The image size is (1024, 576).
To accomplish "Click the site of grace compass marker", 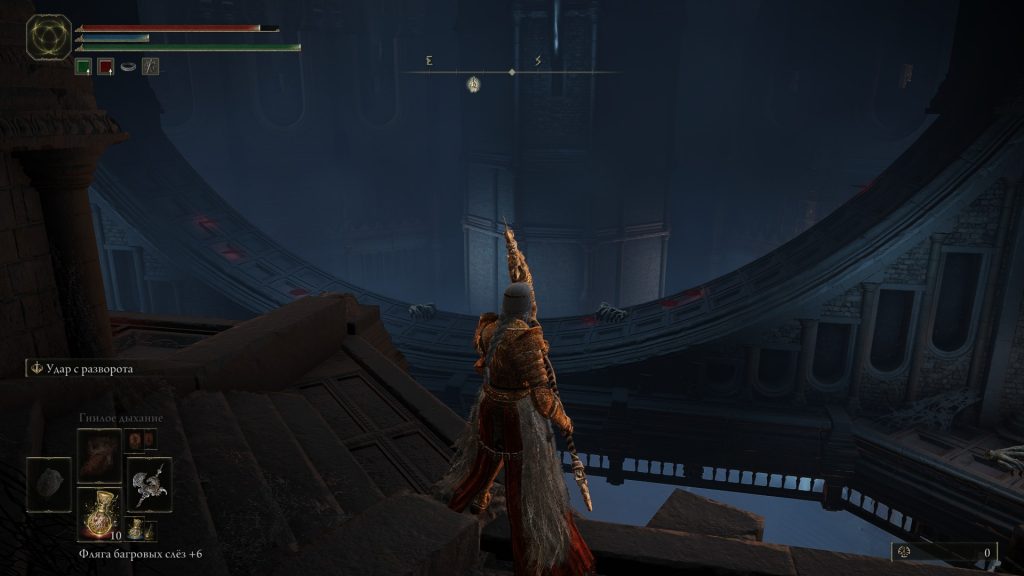I will click(x=473, y=85).
